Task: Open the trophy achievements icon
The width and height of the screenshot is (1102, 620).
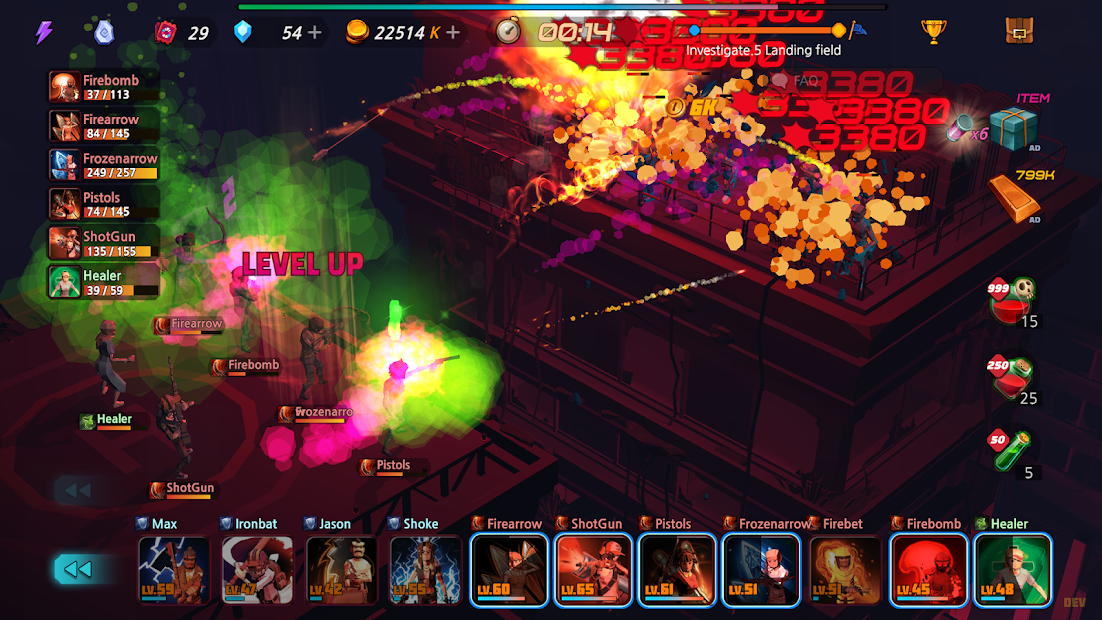Action: coord(934,32)
